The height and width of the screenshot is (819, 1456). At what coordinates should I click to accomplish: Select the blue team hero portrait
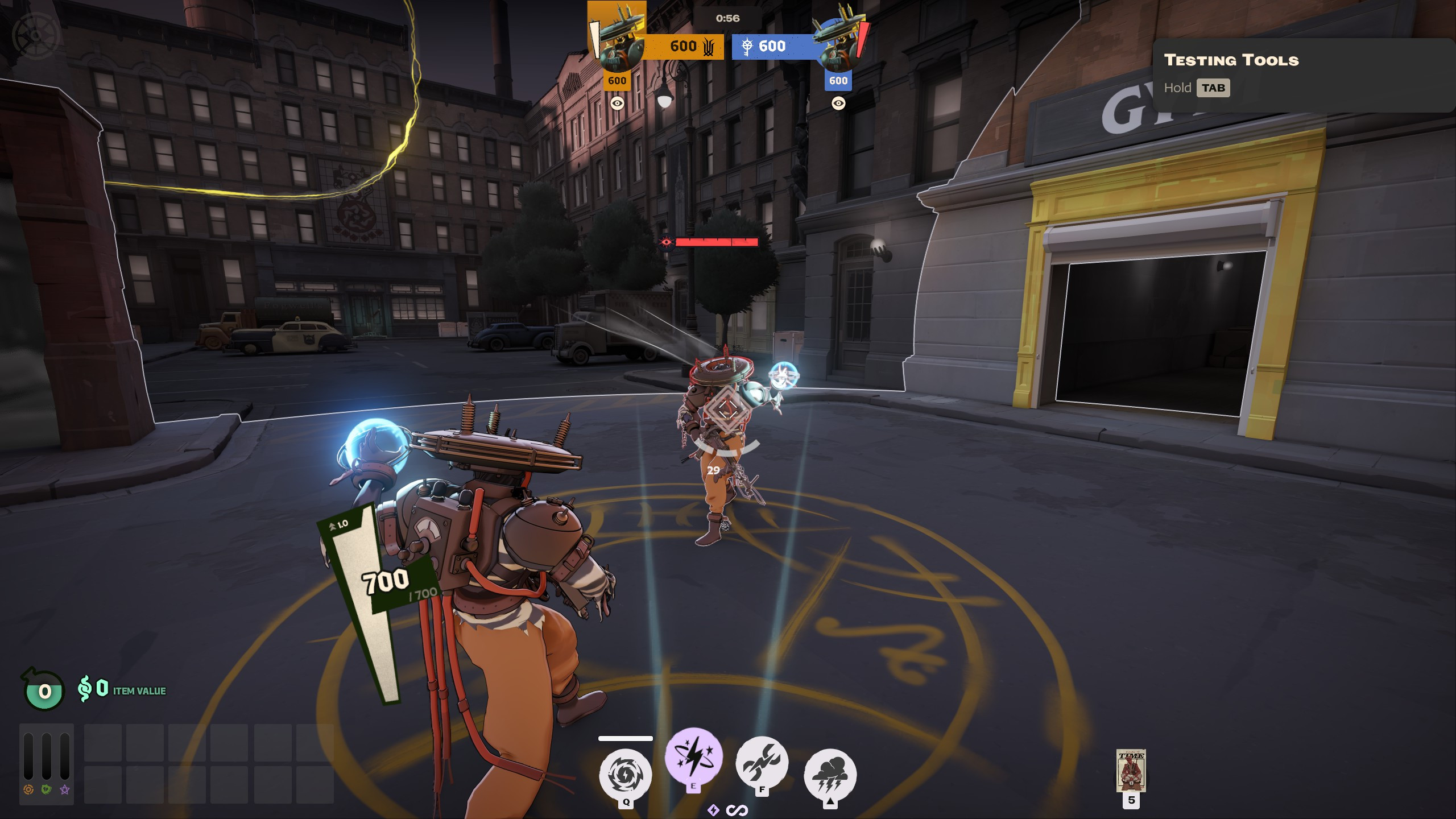tap(838, 39)
